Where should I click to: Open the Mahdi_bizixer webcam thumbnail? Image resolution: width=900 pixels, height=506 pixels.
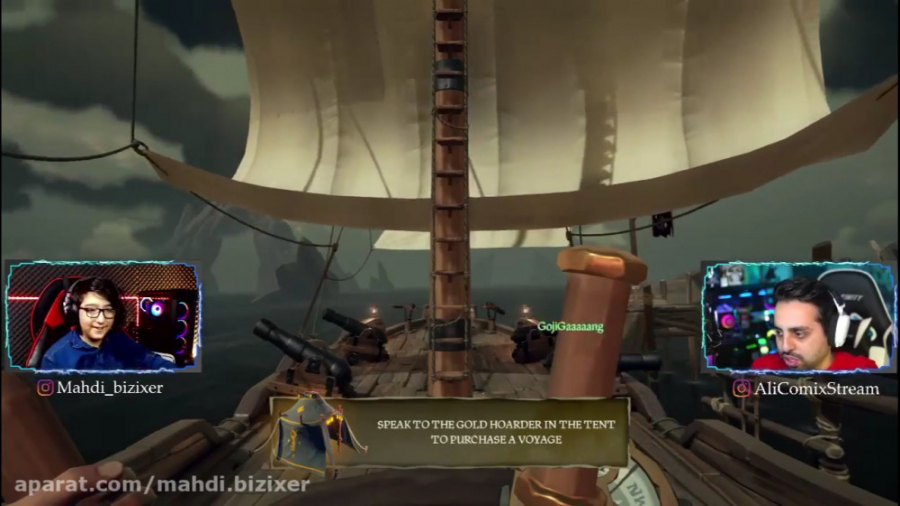click(x=102, y=316)
